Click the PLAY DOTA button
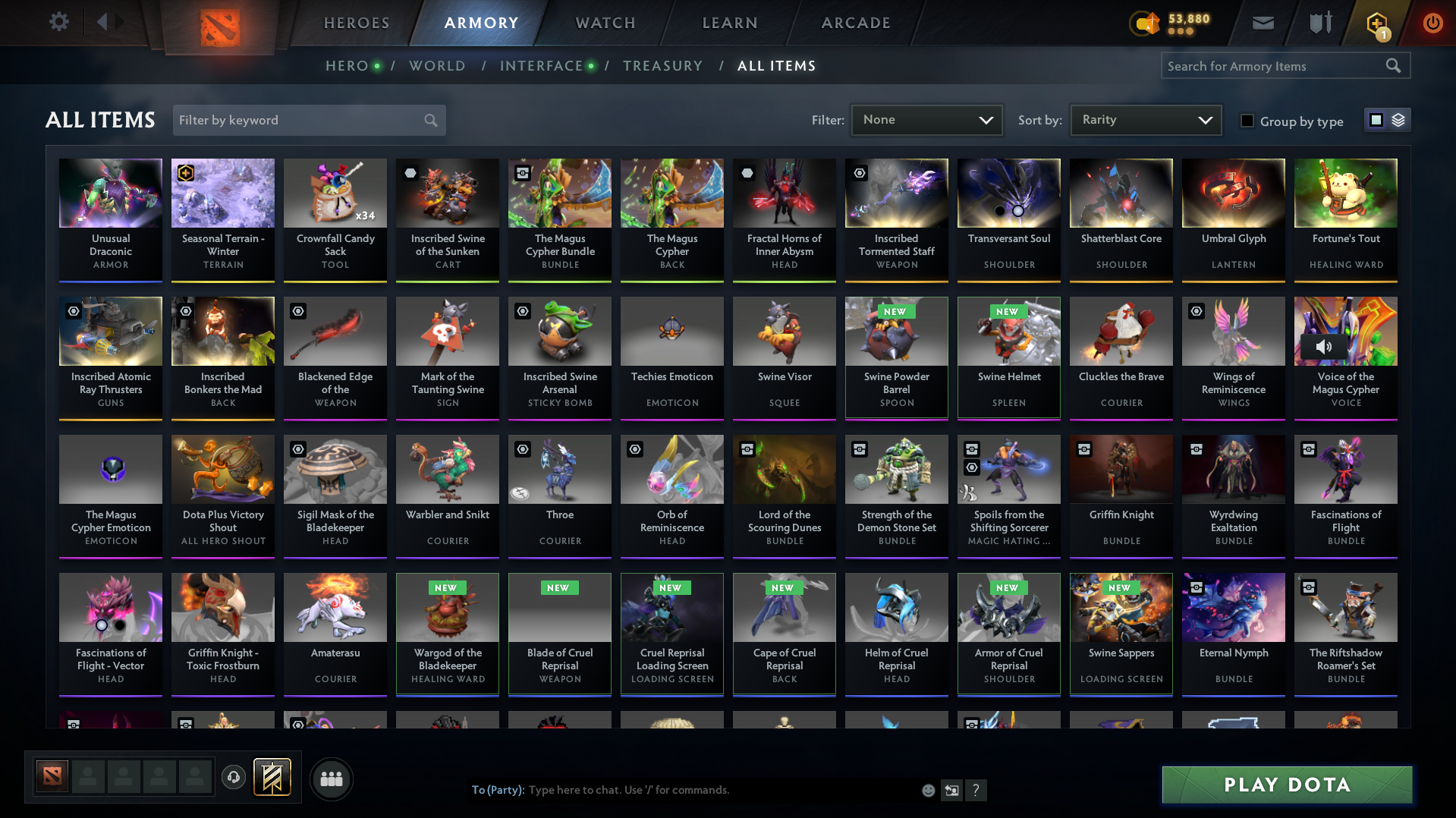The image size is (1456, 818). [1285, 784]
